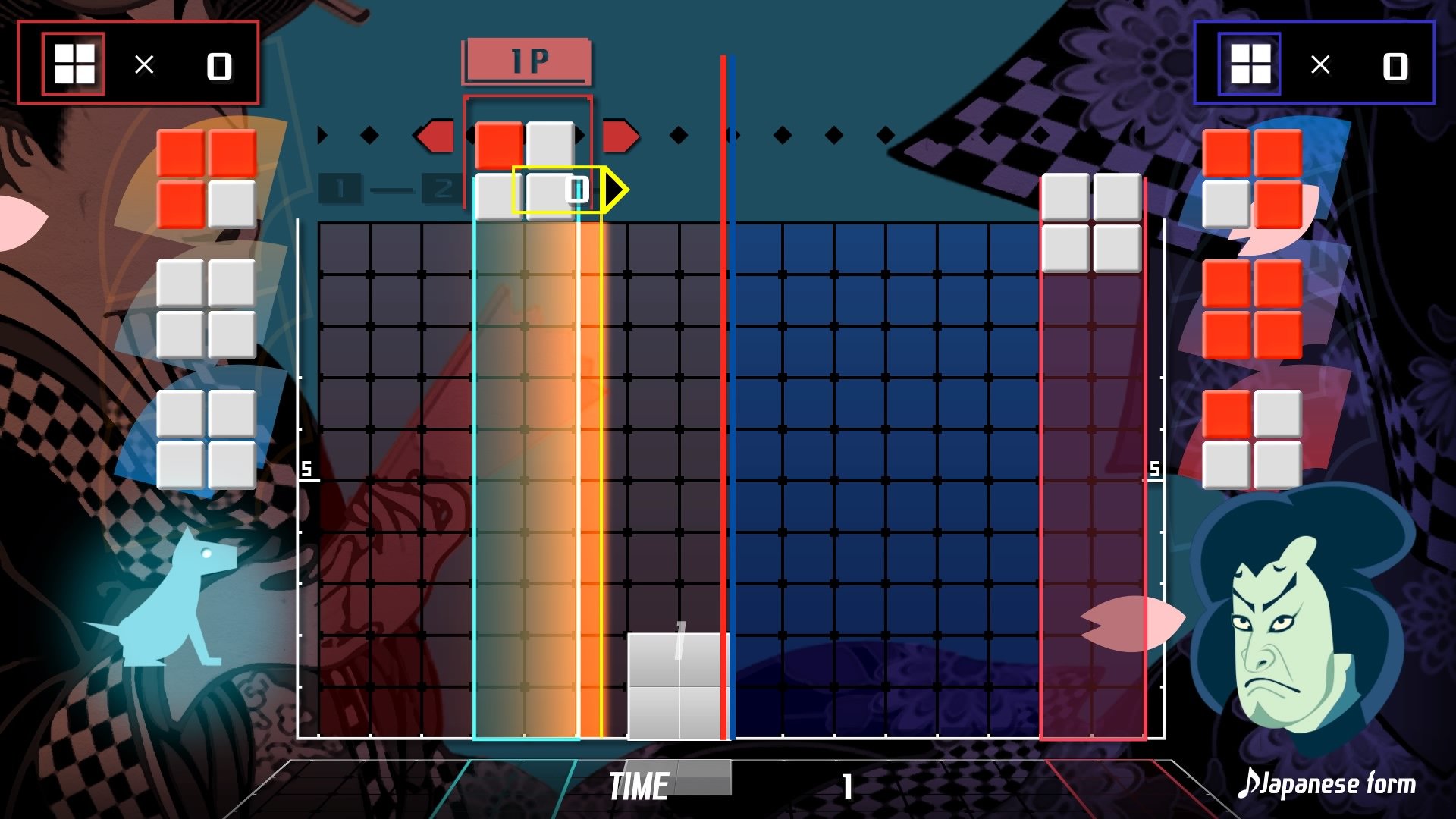
Task: Click the red square counter icon top-left
Action: pyautogui.click(x=74, y=64)
